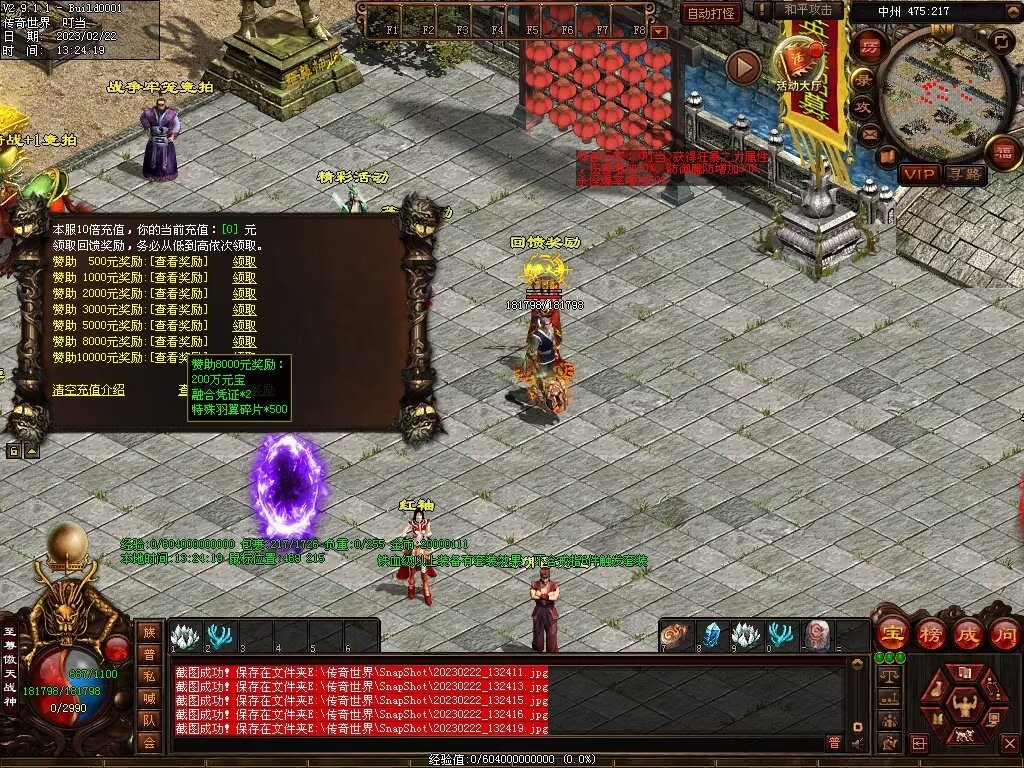Image resolution: width=1024 pixels, height=768 pixels.
Task: Click the round play arrow button
Action: point(743,67)
